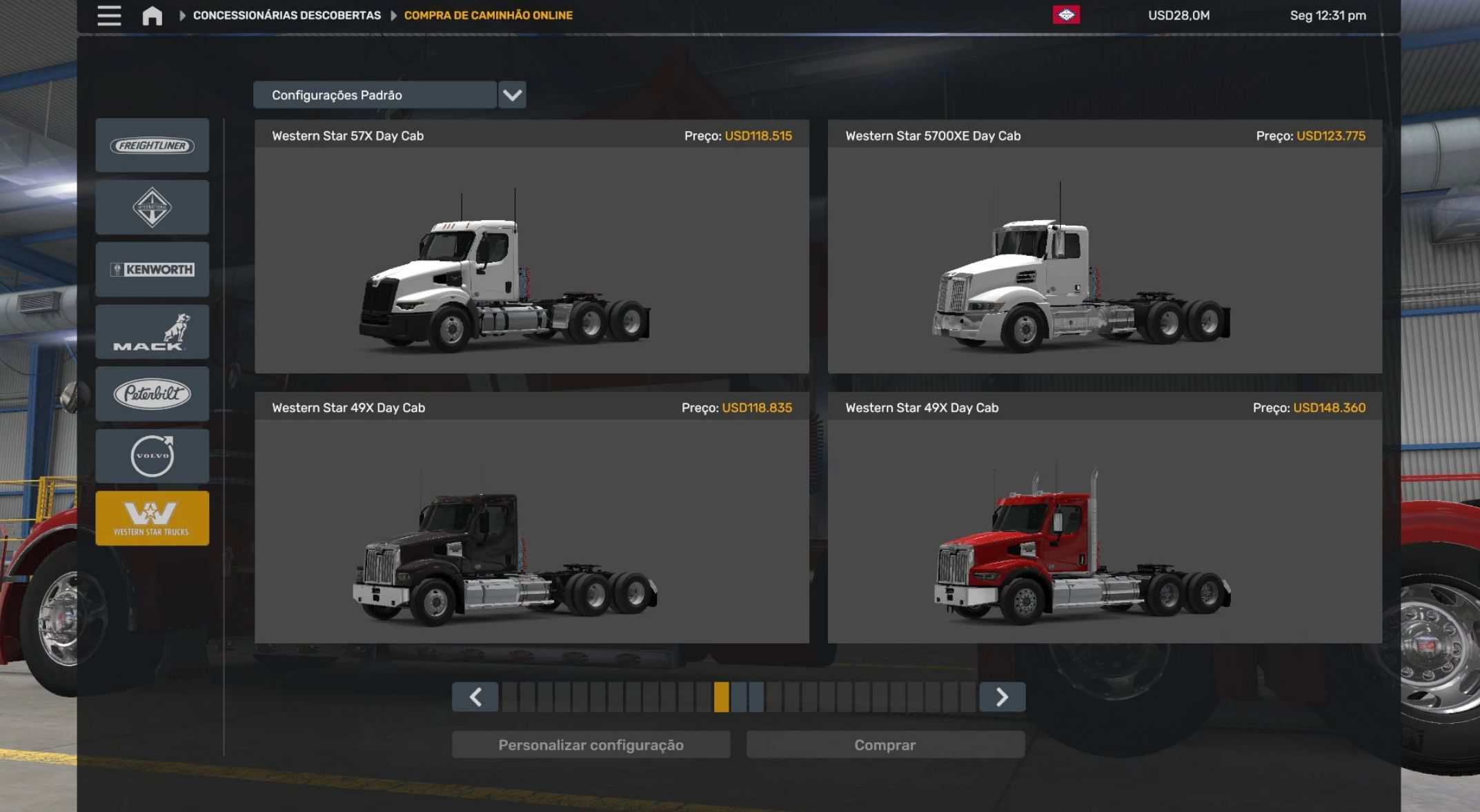Screen dimensions: 1480x812
Task: Switch to the Volvo brand tab
Action: [152, 456]
